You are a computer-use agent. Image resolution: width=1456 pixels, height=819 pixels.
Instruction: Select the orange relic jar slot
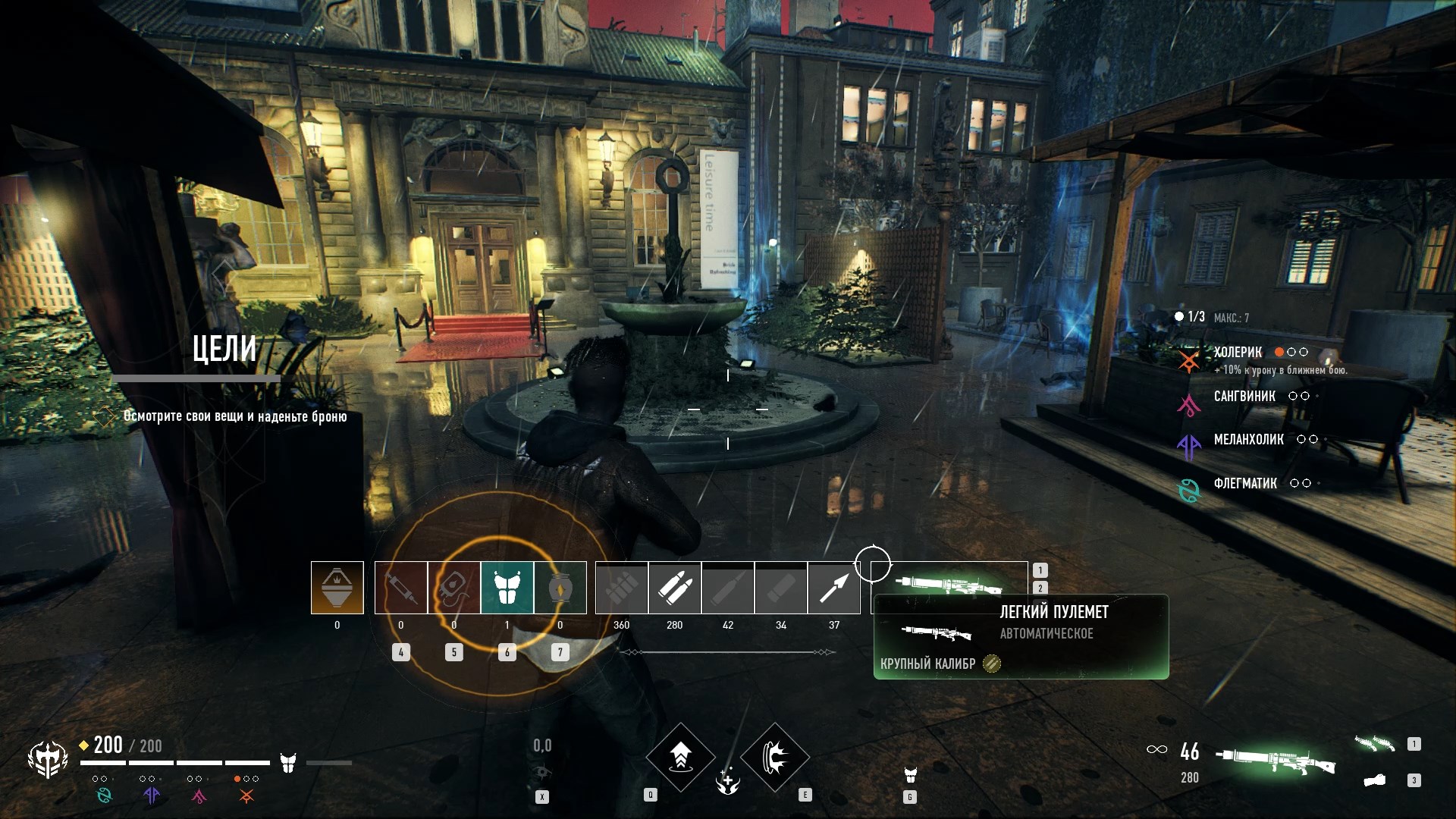(337, 588)
